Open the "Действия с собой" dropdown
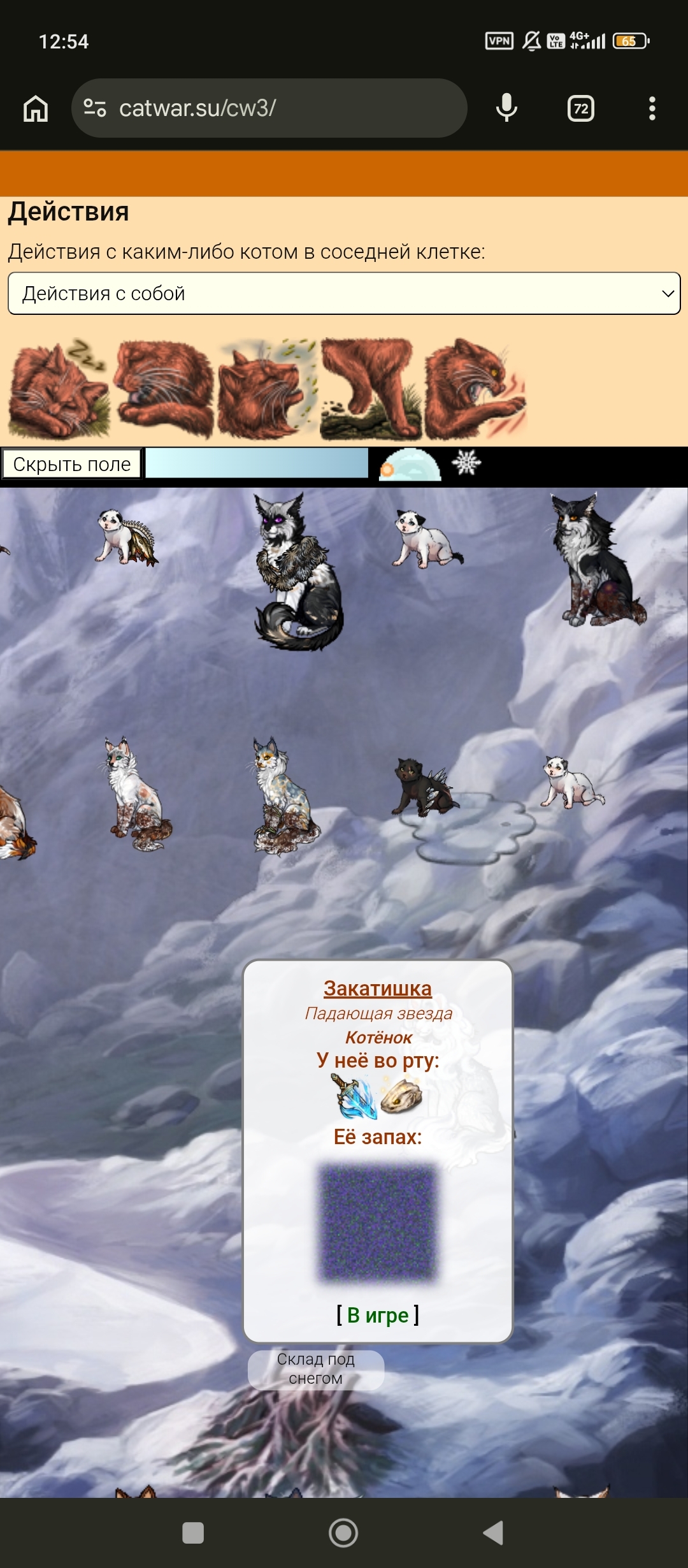Screen dimensions: 688x1568 click(x=344, y=293)
